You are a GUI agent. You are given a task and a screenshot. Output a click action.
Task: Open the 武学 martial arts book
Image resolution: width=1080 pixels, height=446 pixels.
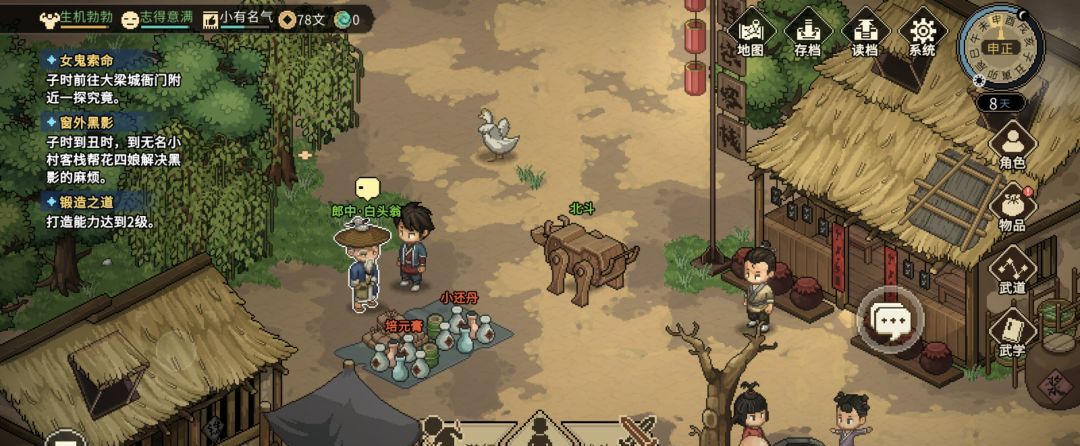(x=1012, y=333)
